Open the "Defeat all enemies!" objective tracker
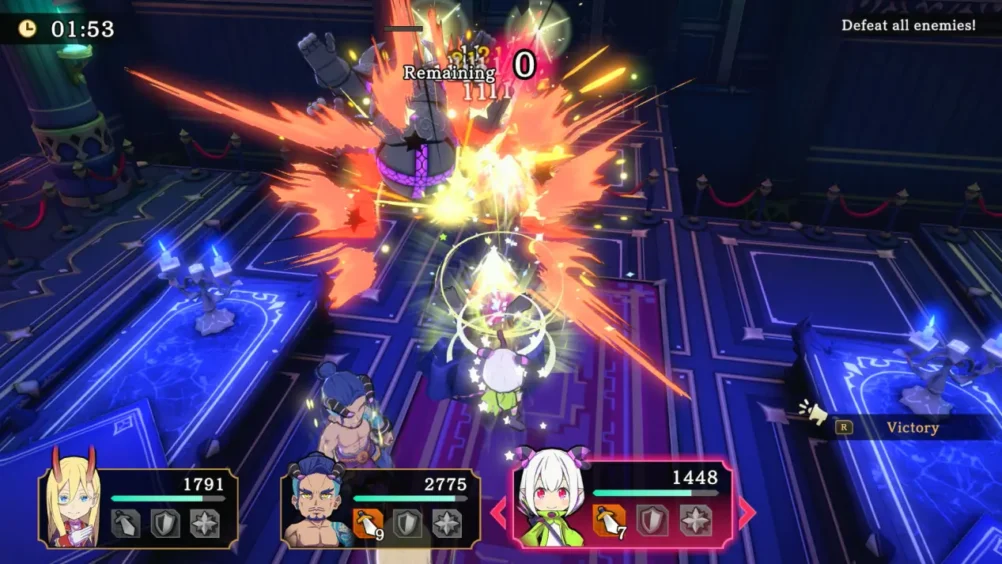 [908, 25]
